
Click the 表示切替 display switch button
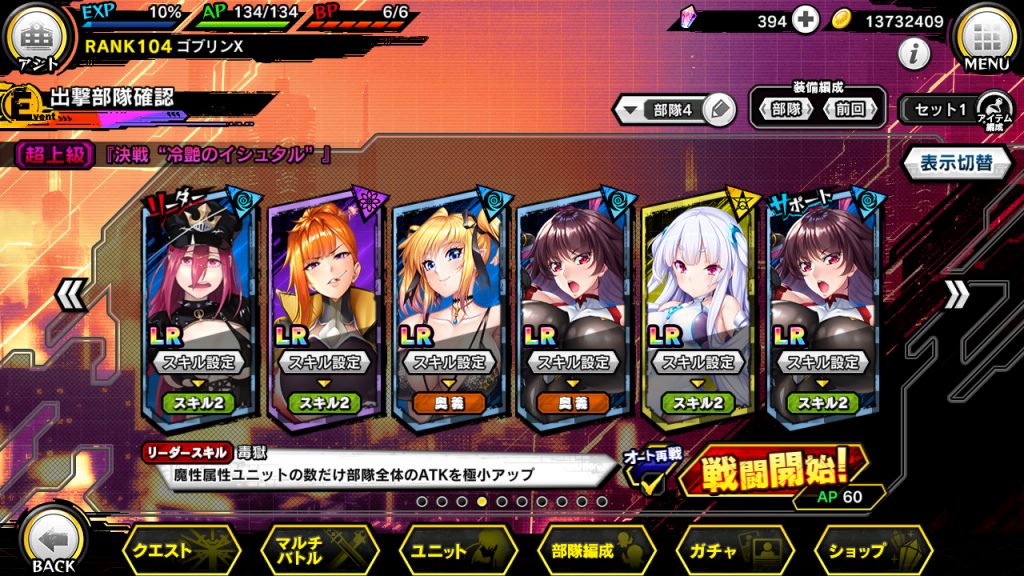pyautogui.click(x=955, y=162)
